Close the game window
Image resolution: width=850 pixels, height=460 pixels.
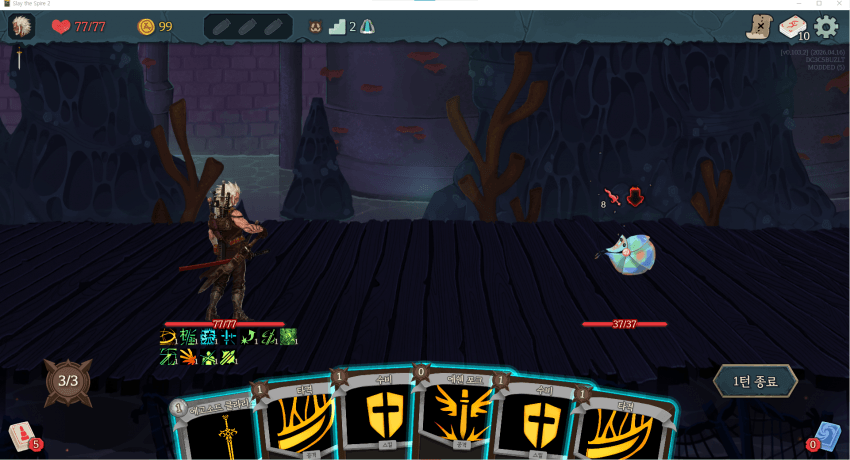coord(838,4)
